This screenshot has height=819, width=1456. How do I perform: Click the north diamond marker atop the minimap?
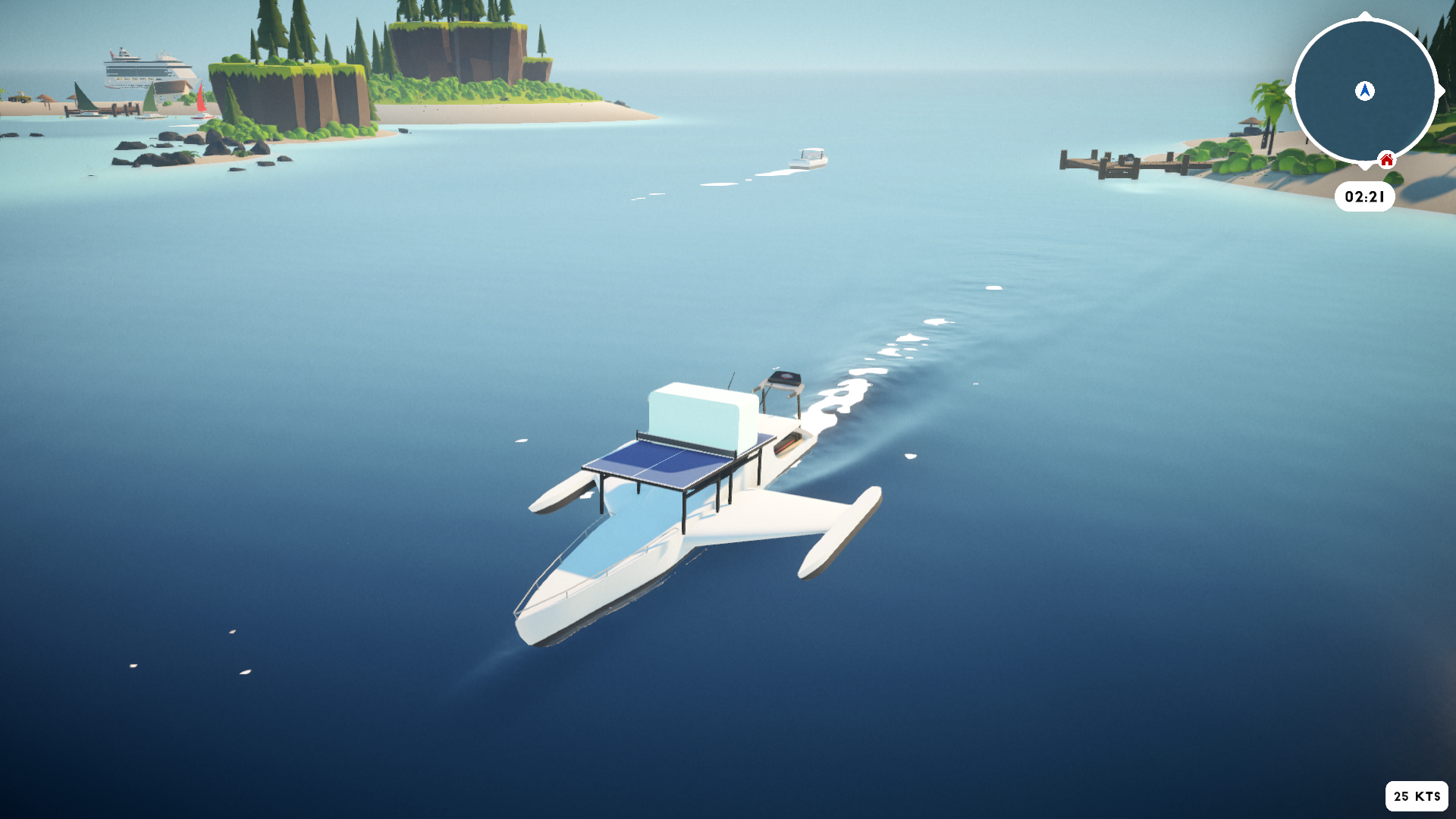(1364, 16)
